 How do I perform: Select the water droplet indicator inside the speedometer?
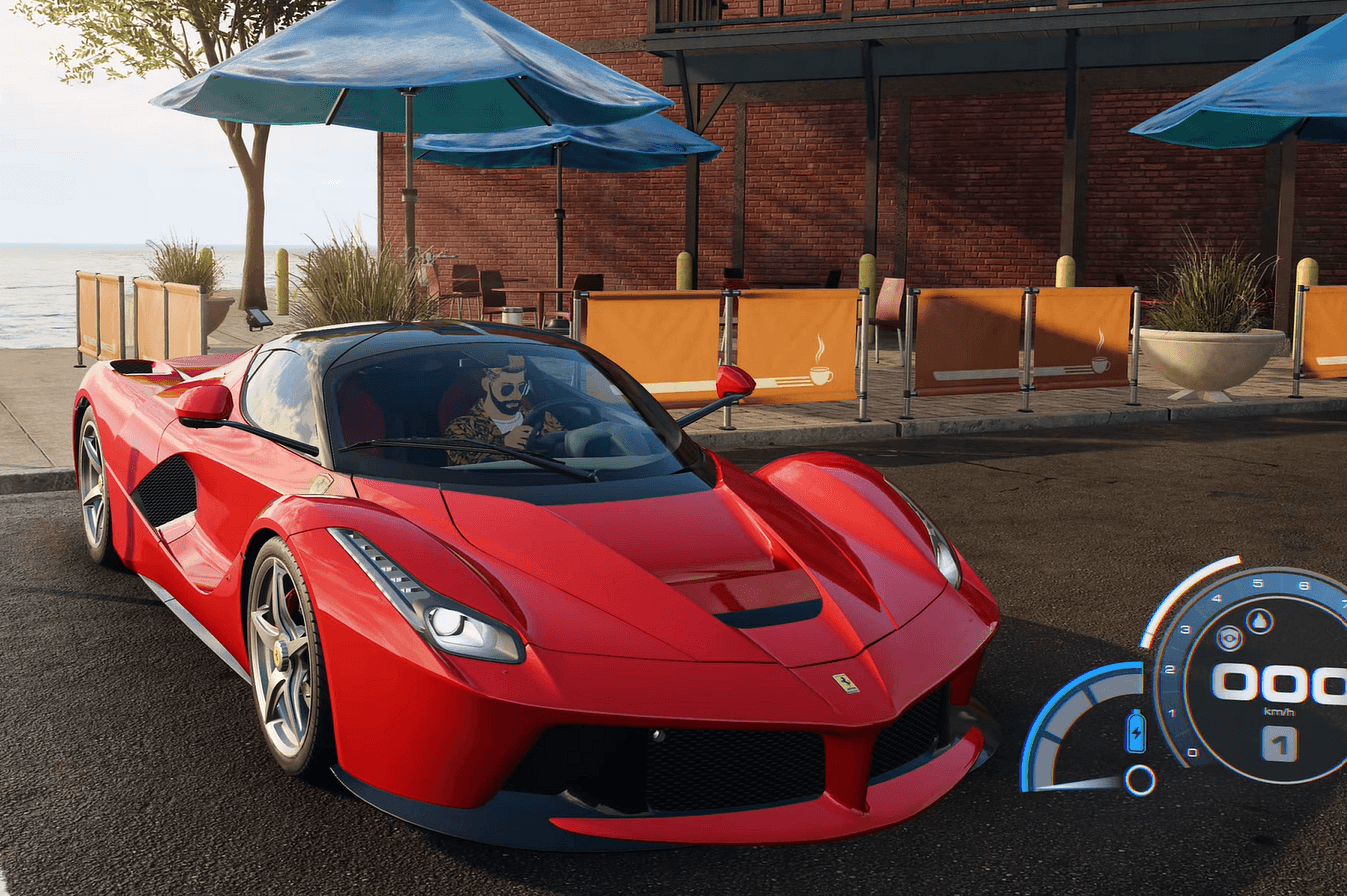pyautogui.click(x=1258, y=619)
